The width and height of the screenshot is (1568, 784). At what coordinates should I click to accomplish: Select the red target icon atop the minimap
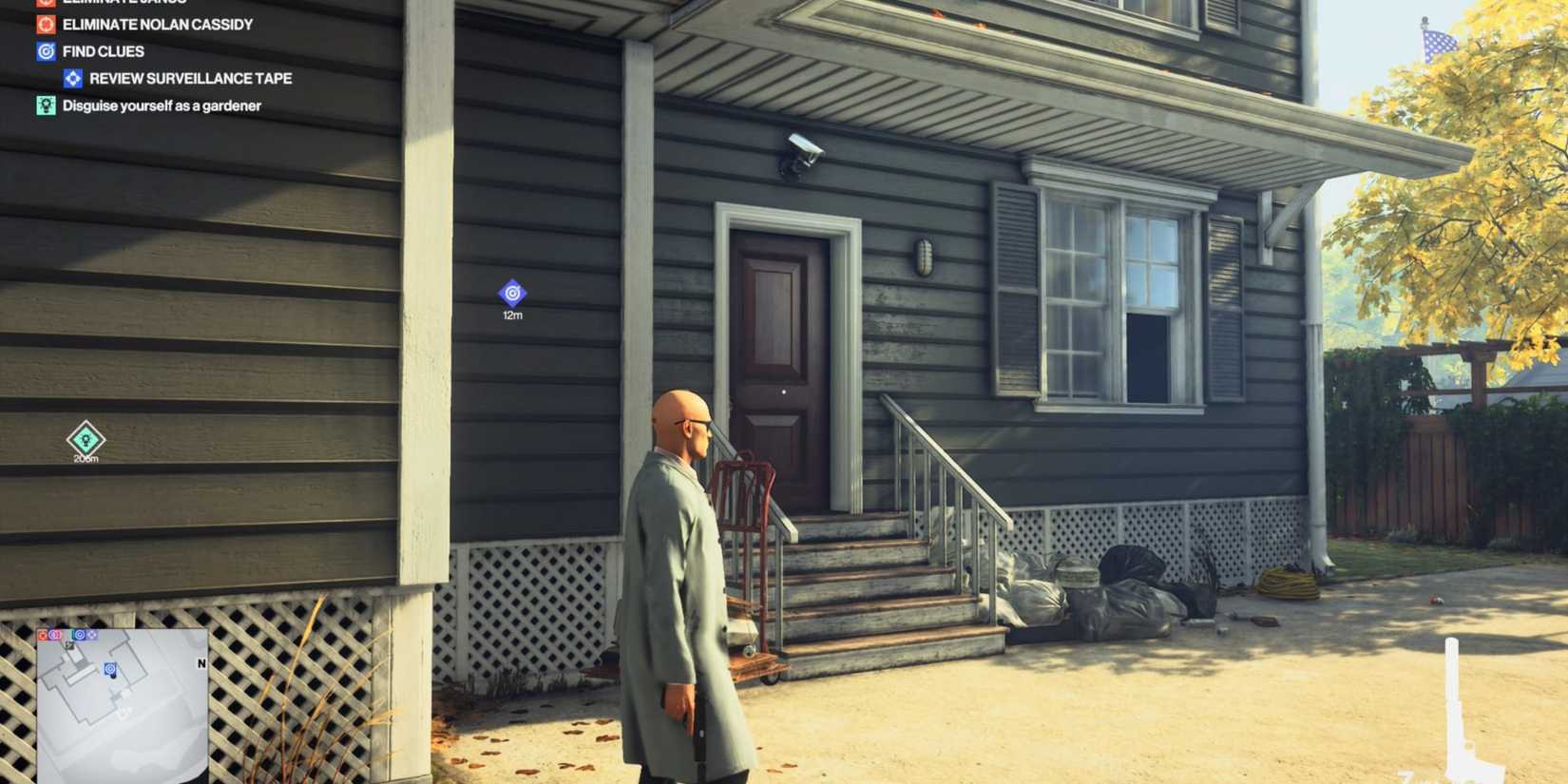click(x=42, y=634)
